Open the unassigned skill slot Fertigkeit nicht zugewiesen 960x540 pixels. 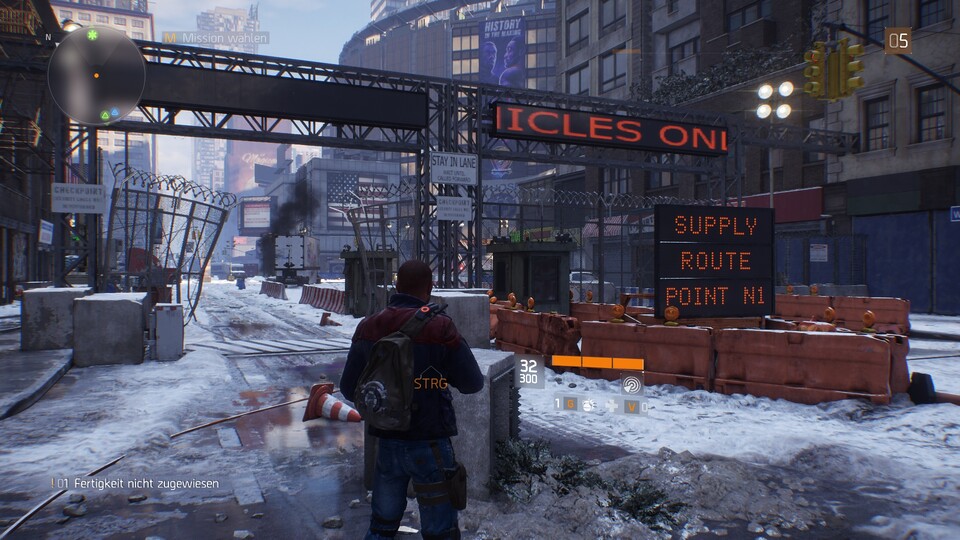point(136,484)
